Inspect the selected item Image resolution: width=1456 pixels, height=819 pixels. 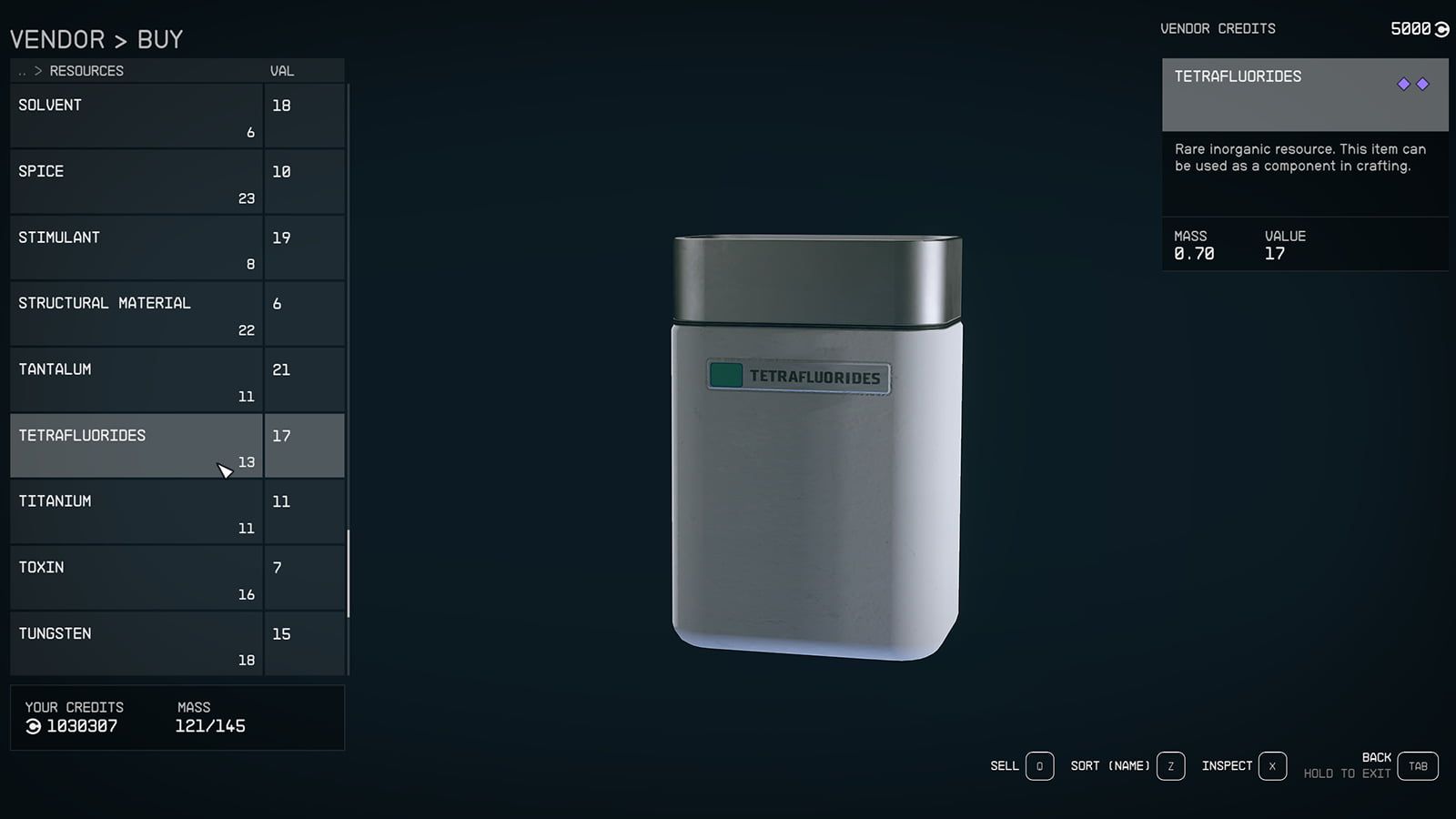(1272, 766)
